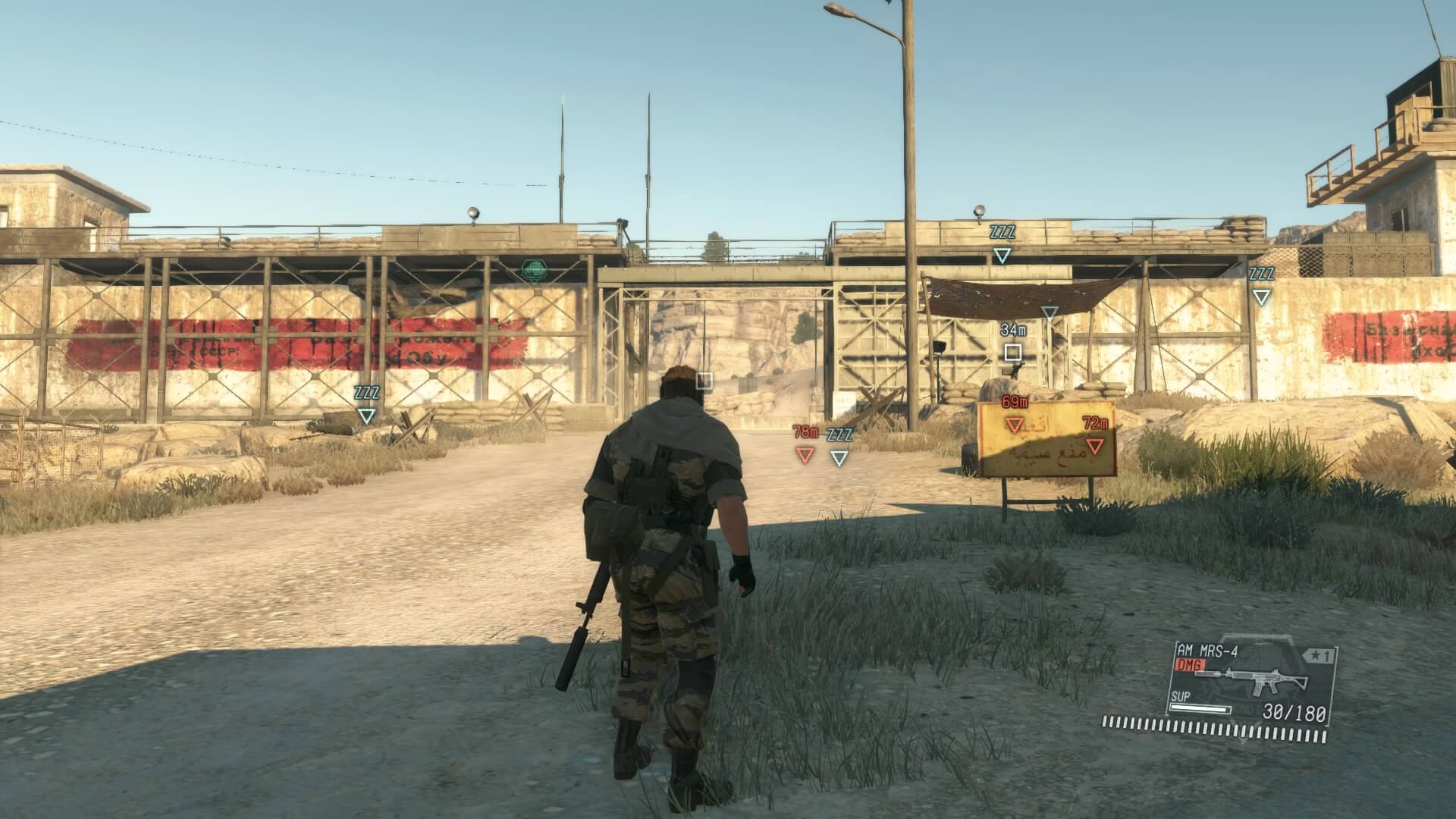Click the red enemy marker labeled 78m
The image size is (1456, 819).
coord(805,454)
